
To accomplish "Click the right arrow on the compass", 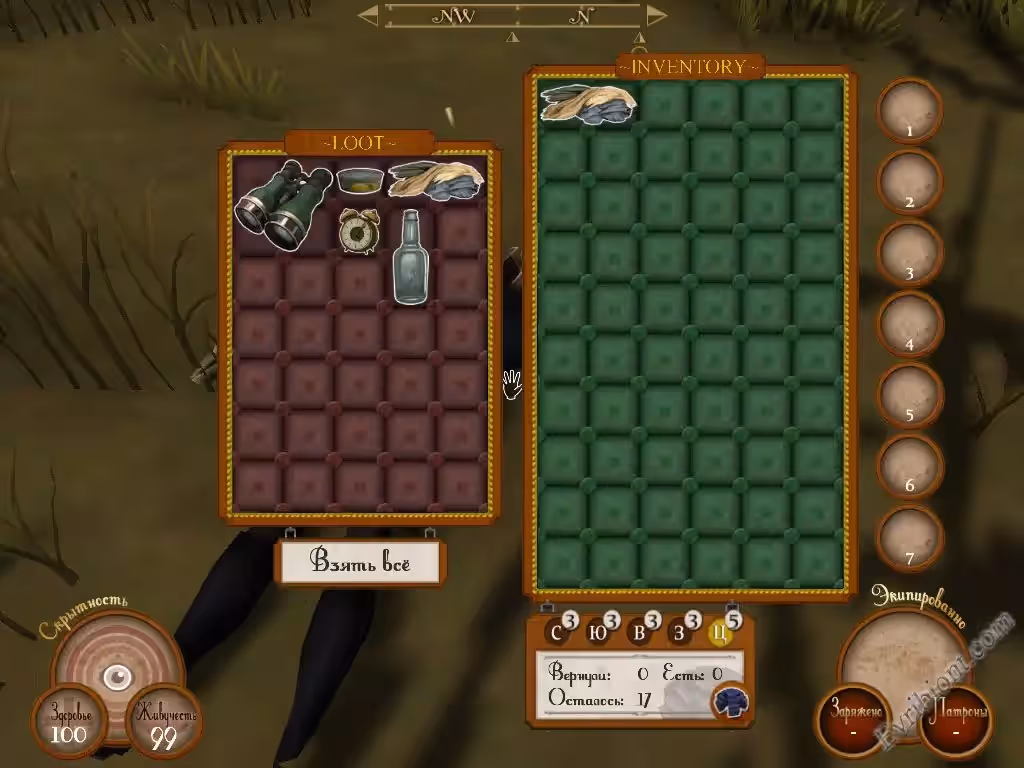I will (656, 15).
